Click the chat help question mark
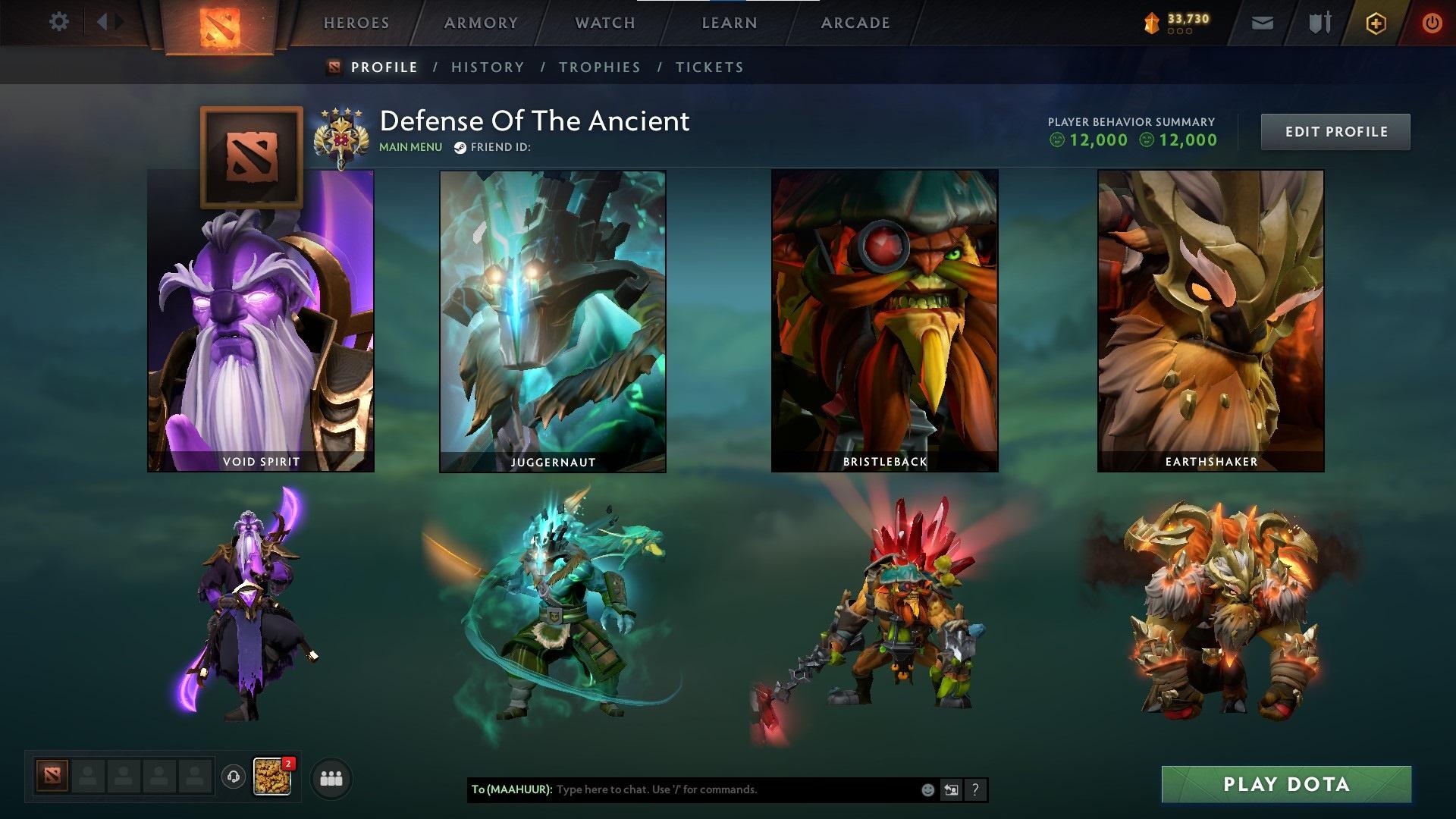This screenshot has height=819, width=1456. [975, 789]
